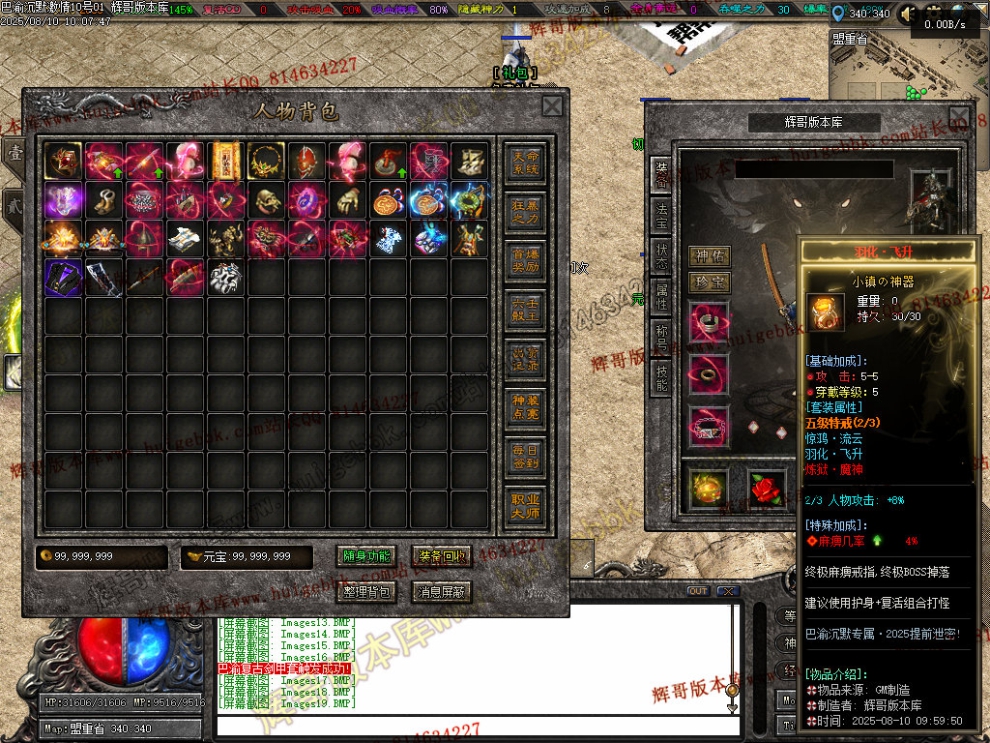The height and width of the screenshot is (743, 990).
Task: Sort the bag with 整理背包
Action: [367, 592]
